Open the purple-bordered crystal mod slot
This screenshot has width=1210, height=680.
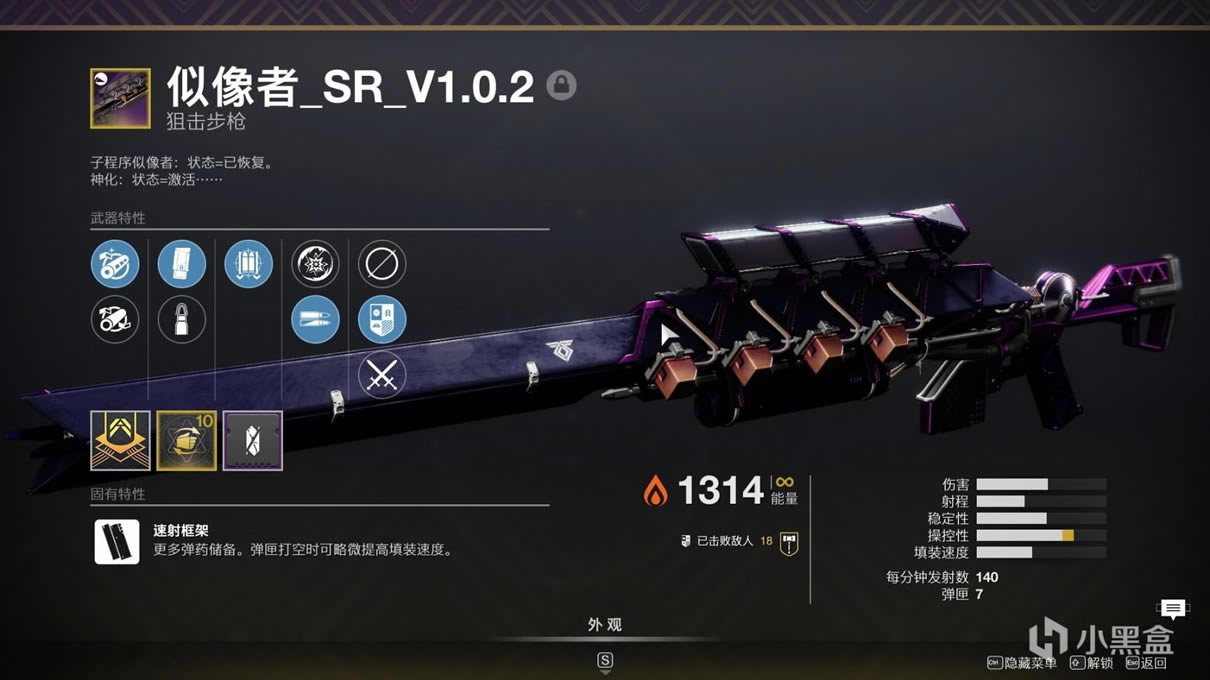point(253,440)
